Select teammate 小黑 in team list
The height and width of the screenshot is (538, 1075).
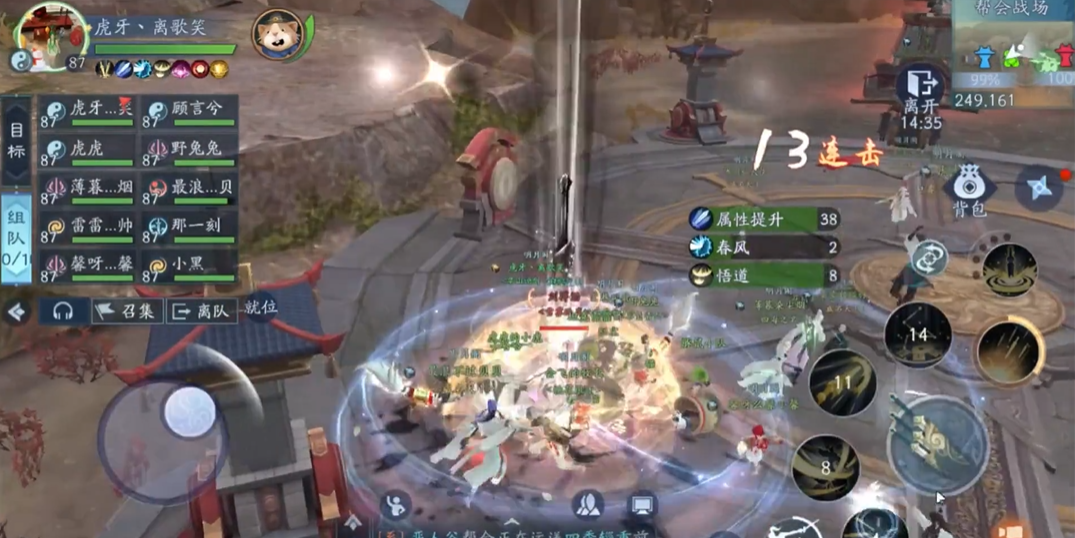pos(189,267)
